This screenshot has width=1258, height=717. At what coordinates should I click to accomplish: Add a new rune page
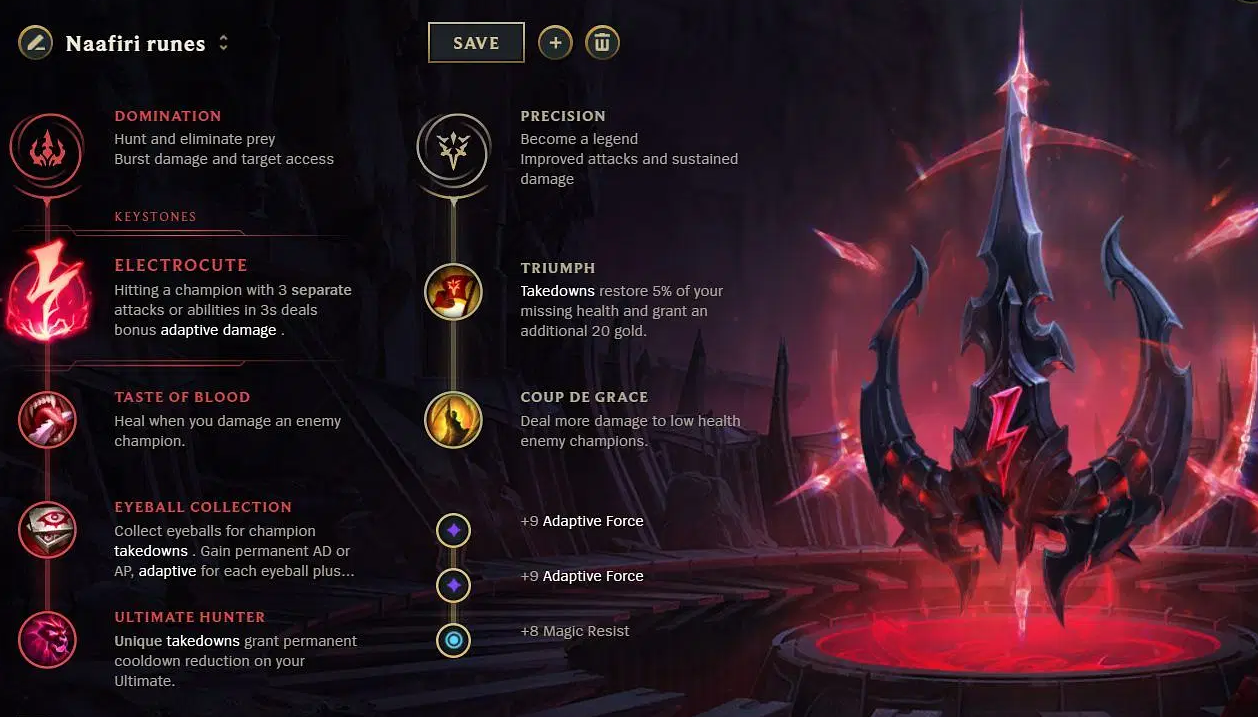click(x=555, y=43)
